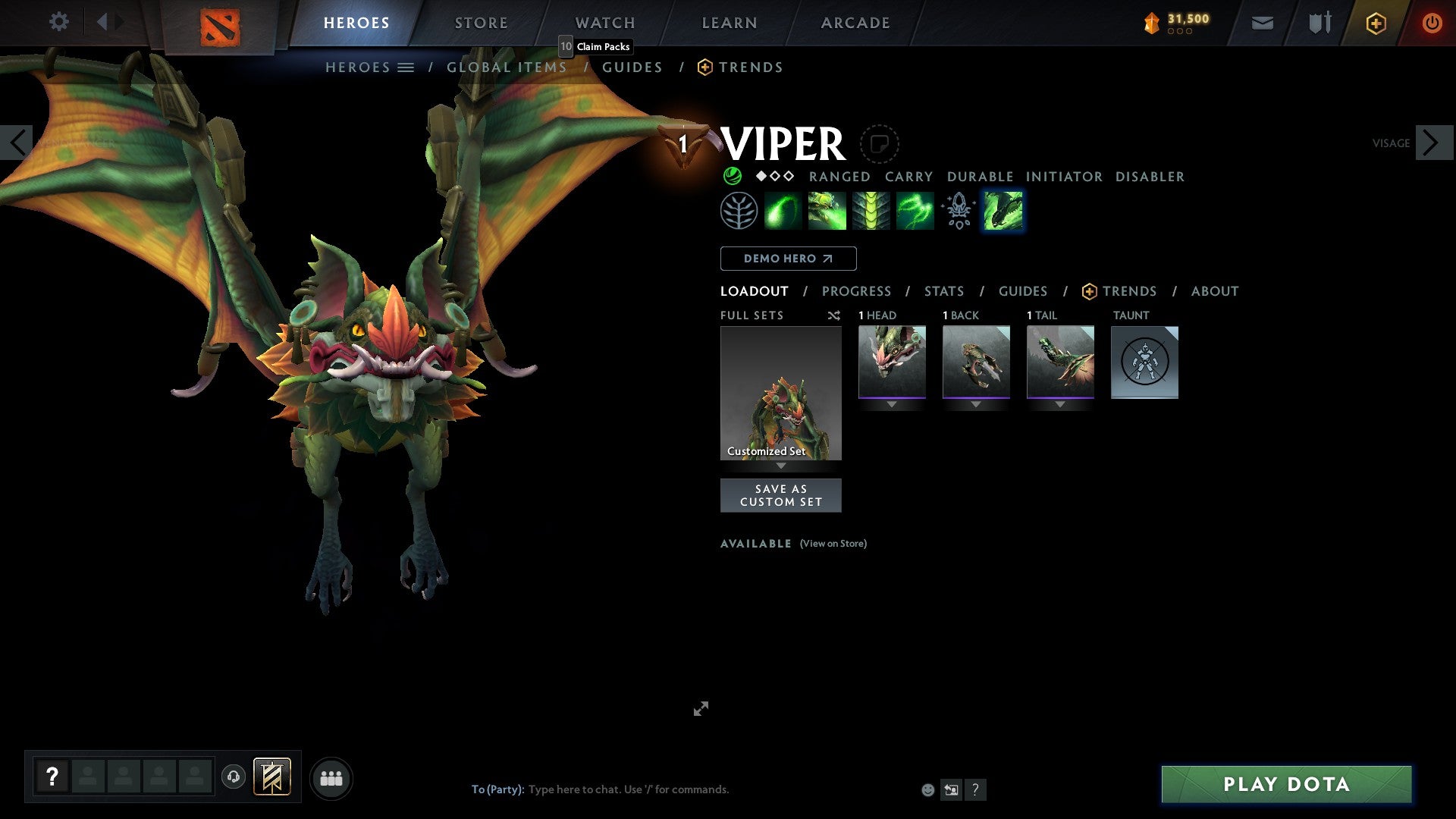Click SAVE AS CUSTOM SET
This screenshot has width=1456, height=819.
pos(781,495)
